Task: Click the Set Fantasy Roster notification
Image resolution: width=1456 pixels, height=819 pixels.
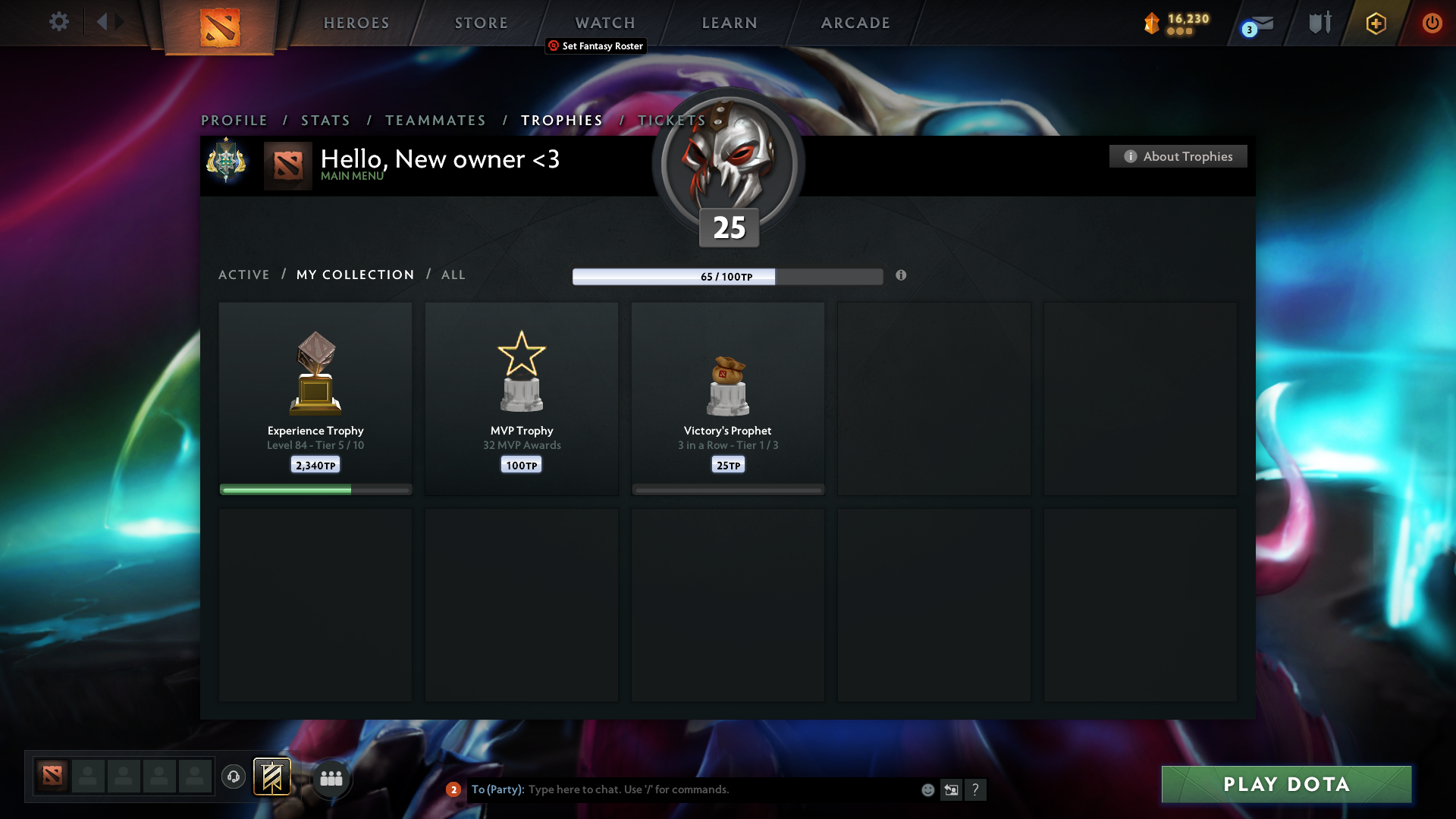Action: click(x=595, y=46)
